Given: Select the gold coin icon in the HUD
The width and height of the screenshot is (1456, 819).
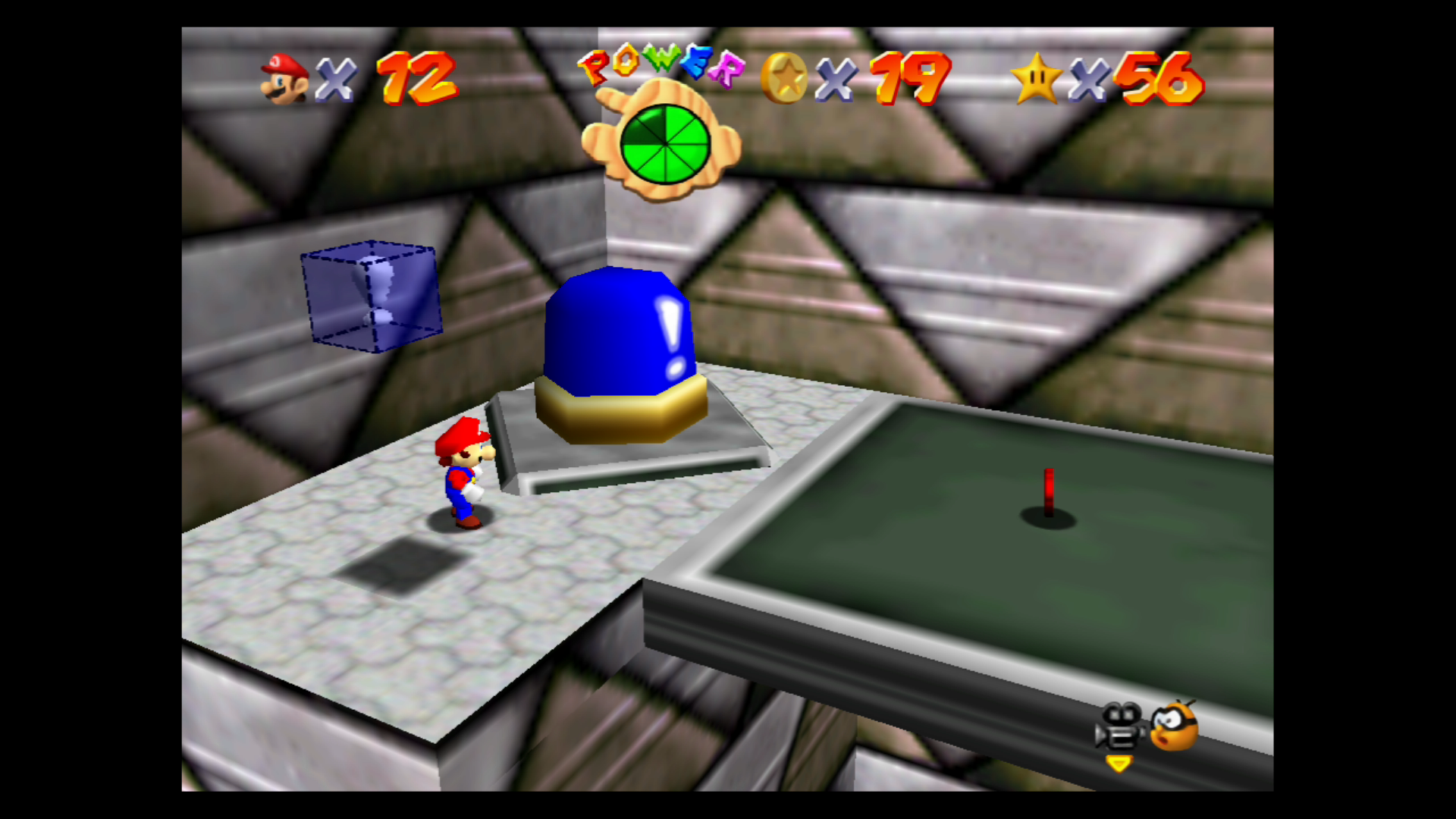Looking at the screenshot, I should coord(783,76).
